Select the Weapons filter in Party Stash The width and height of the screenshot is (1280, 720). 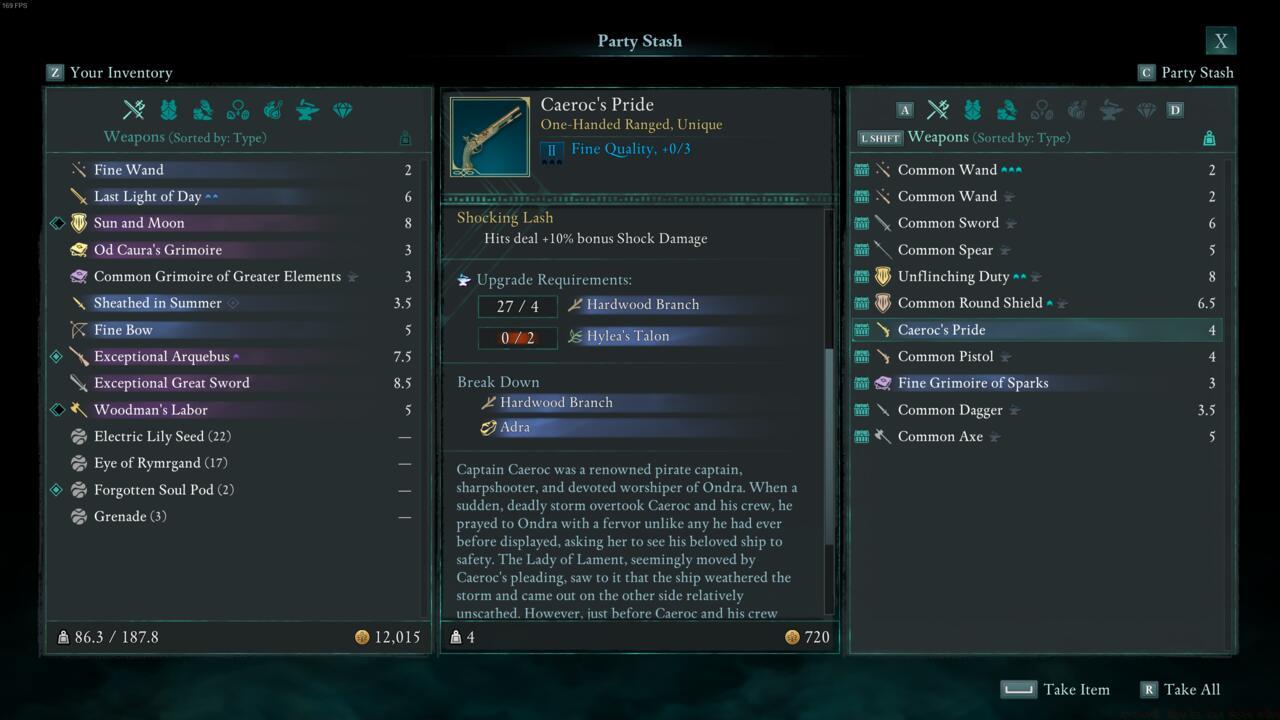[937, 110]
